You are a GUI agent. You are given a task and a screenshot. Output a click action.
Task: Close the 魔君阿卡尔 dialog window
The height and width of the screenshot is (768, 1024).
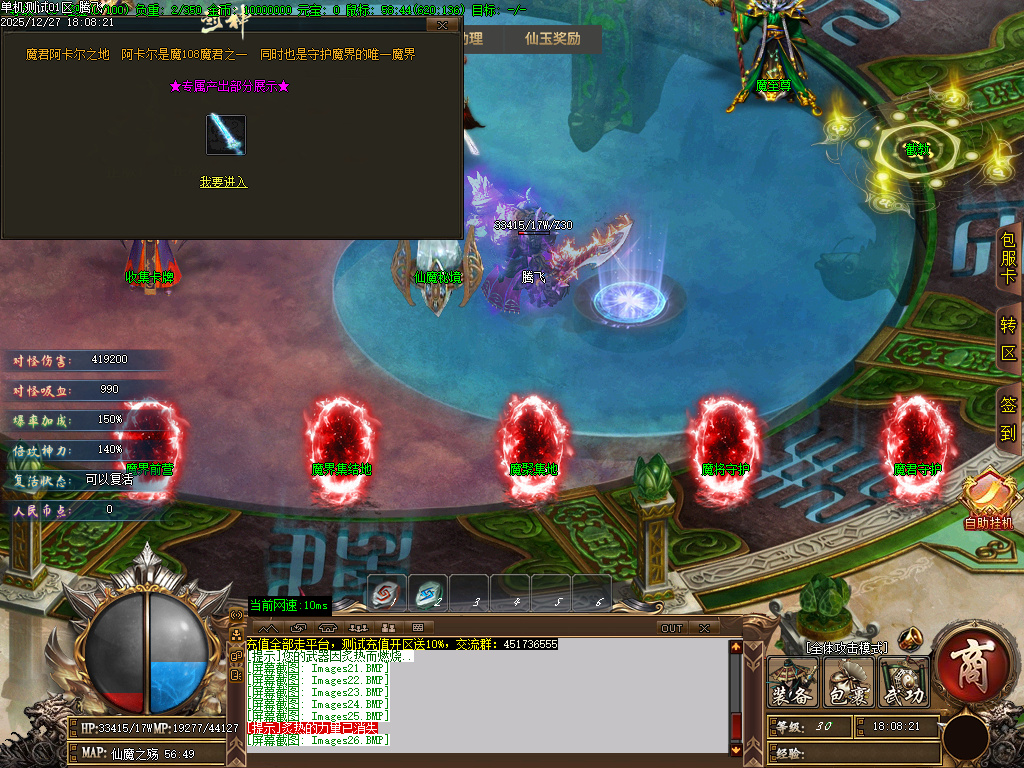point(441,24)
